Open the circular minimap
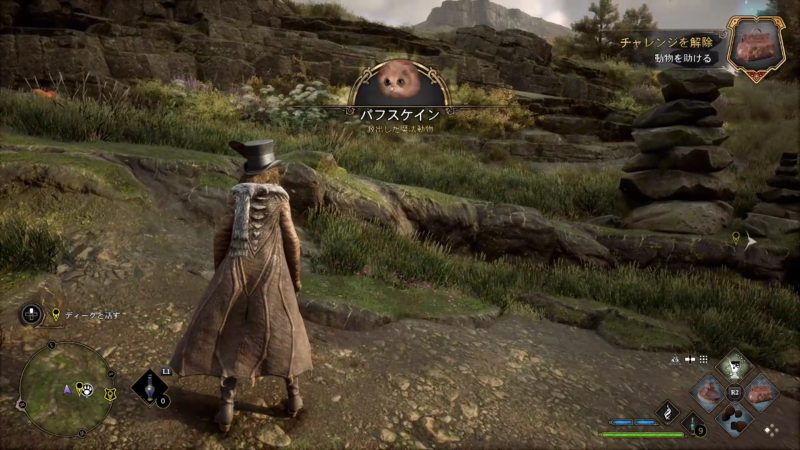 (x=67, y=389)
